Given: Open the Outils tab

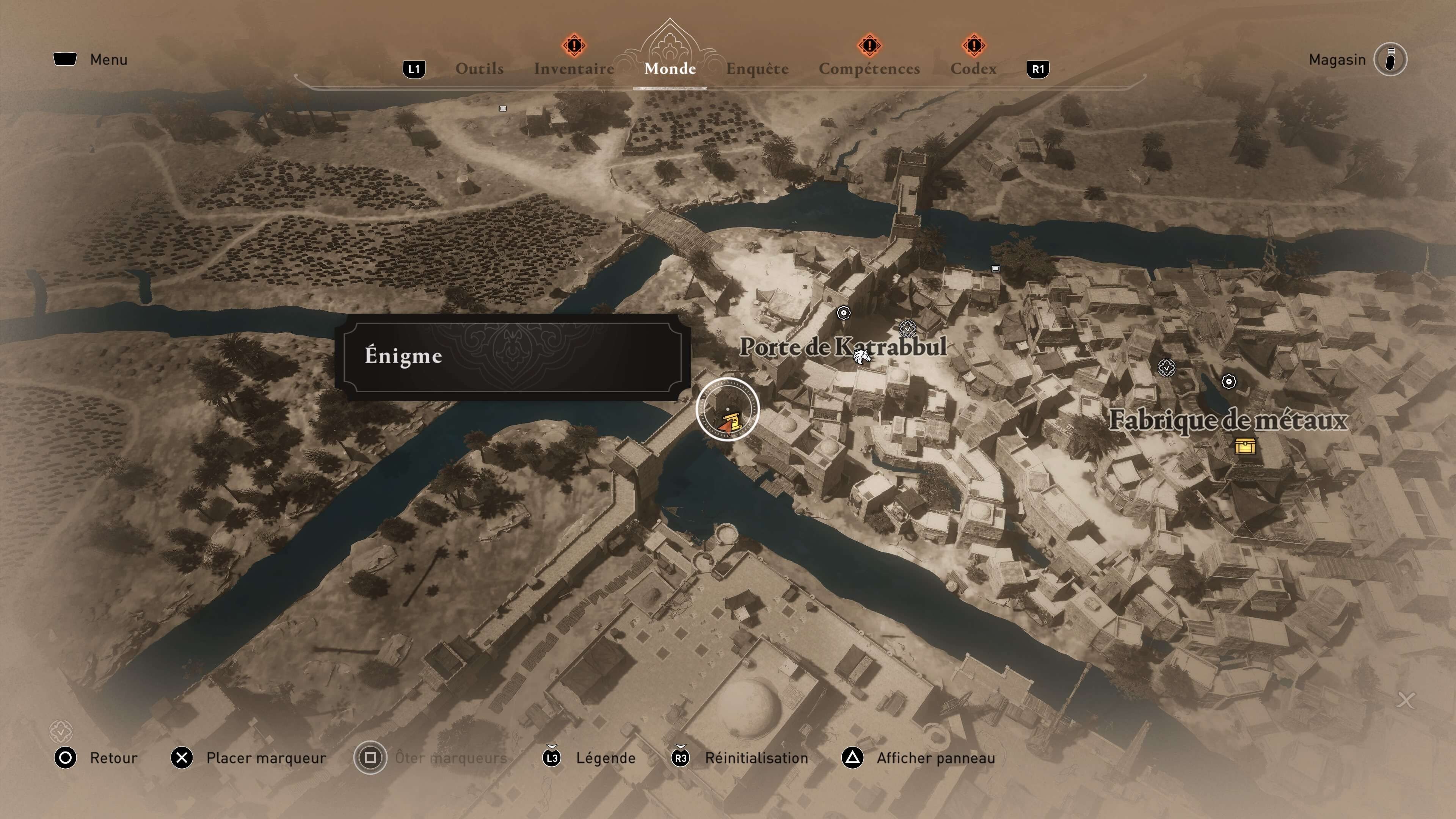Looking at the screenshot, I should click(479, 69).
